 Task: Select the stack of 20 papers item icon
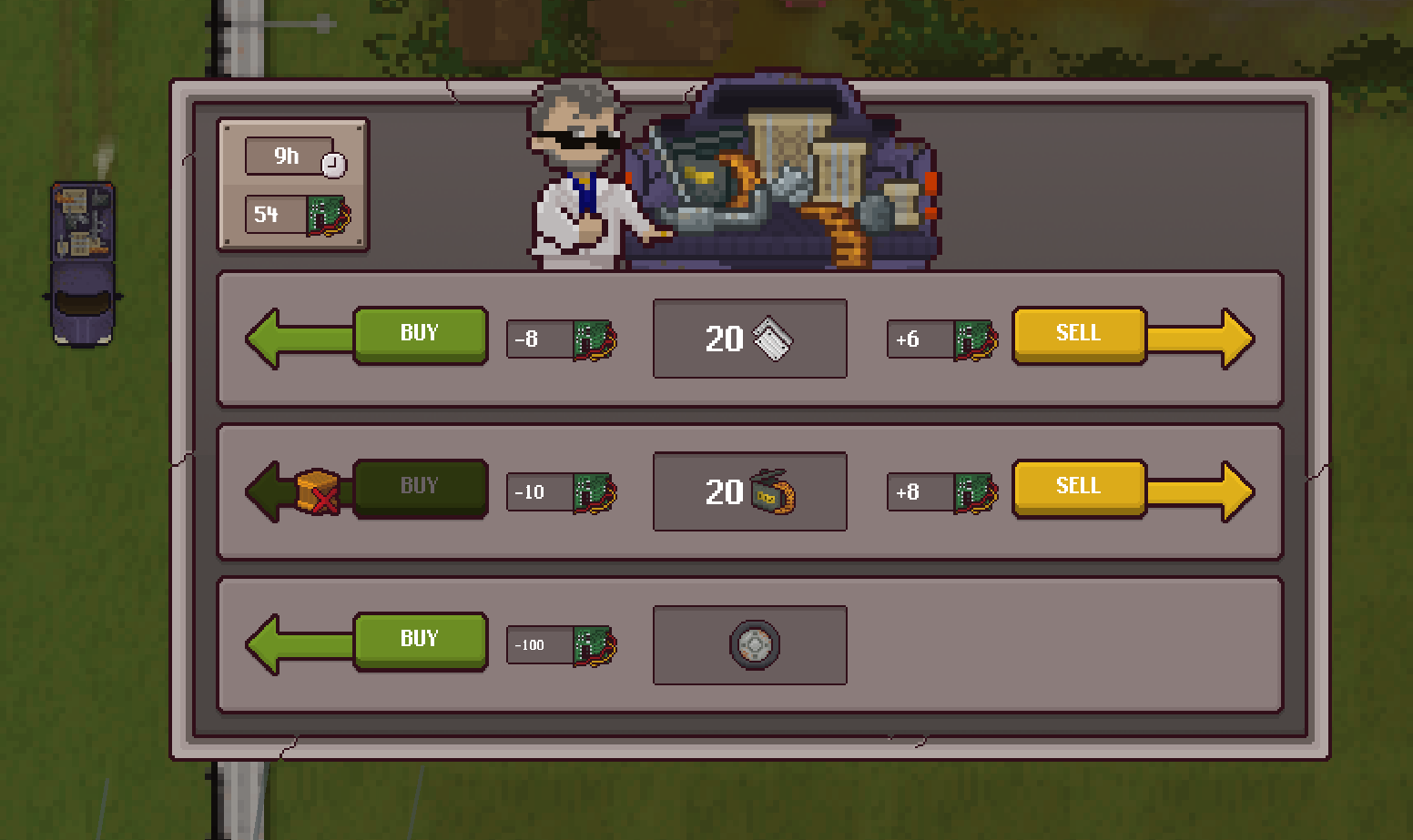pyautogui.click(x=775, y=338)
